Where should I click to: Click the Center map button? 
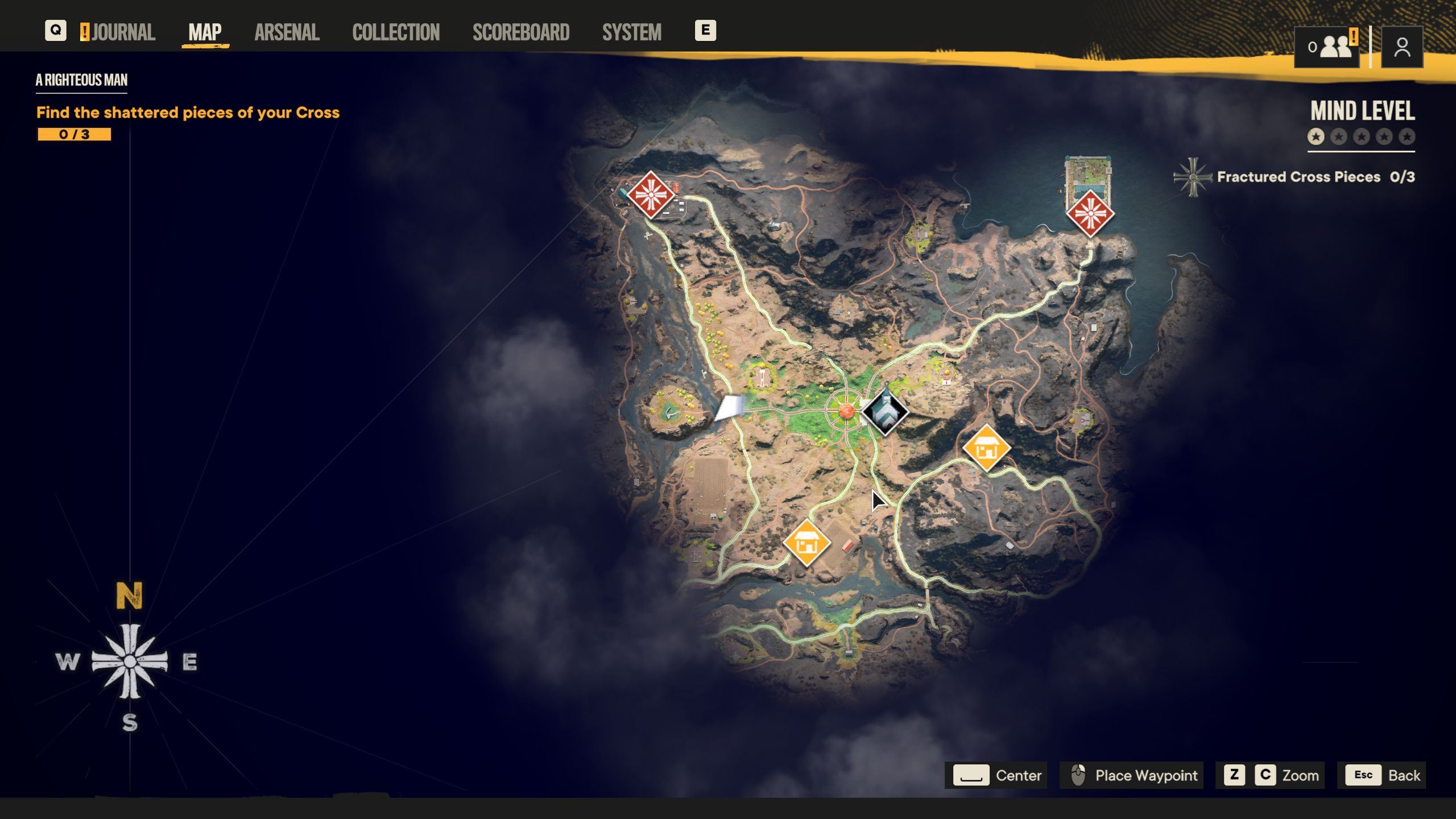[997, 775]
